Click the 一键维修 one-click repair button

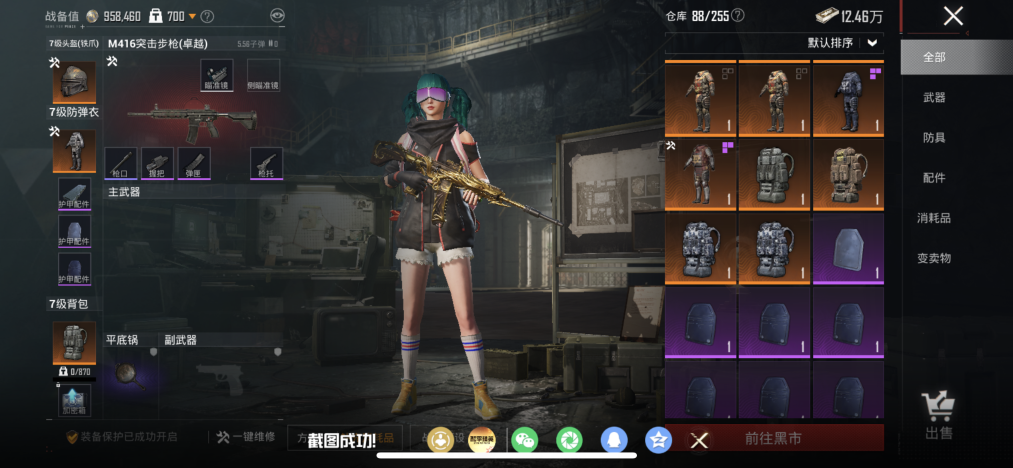coord(245,438)
